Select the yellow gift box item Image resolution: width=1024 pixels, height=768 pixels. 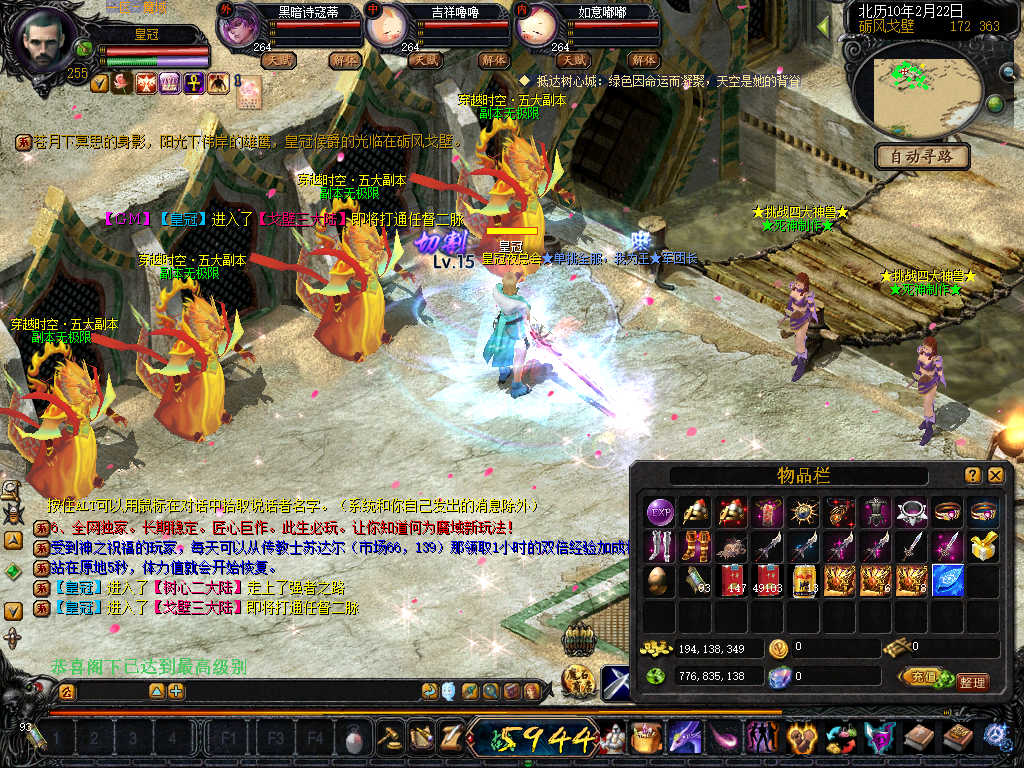[x=984, y=546]
